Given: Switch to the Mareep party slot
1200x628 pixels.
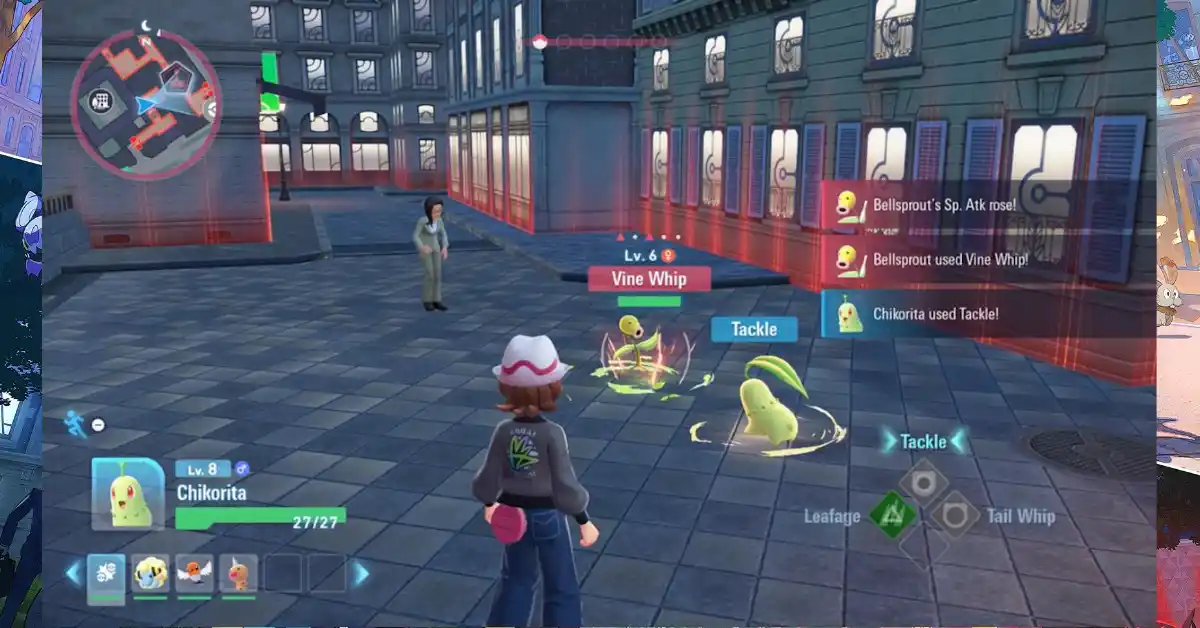Looking at the screenshot, I should click(x=150, y=574).
